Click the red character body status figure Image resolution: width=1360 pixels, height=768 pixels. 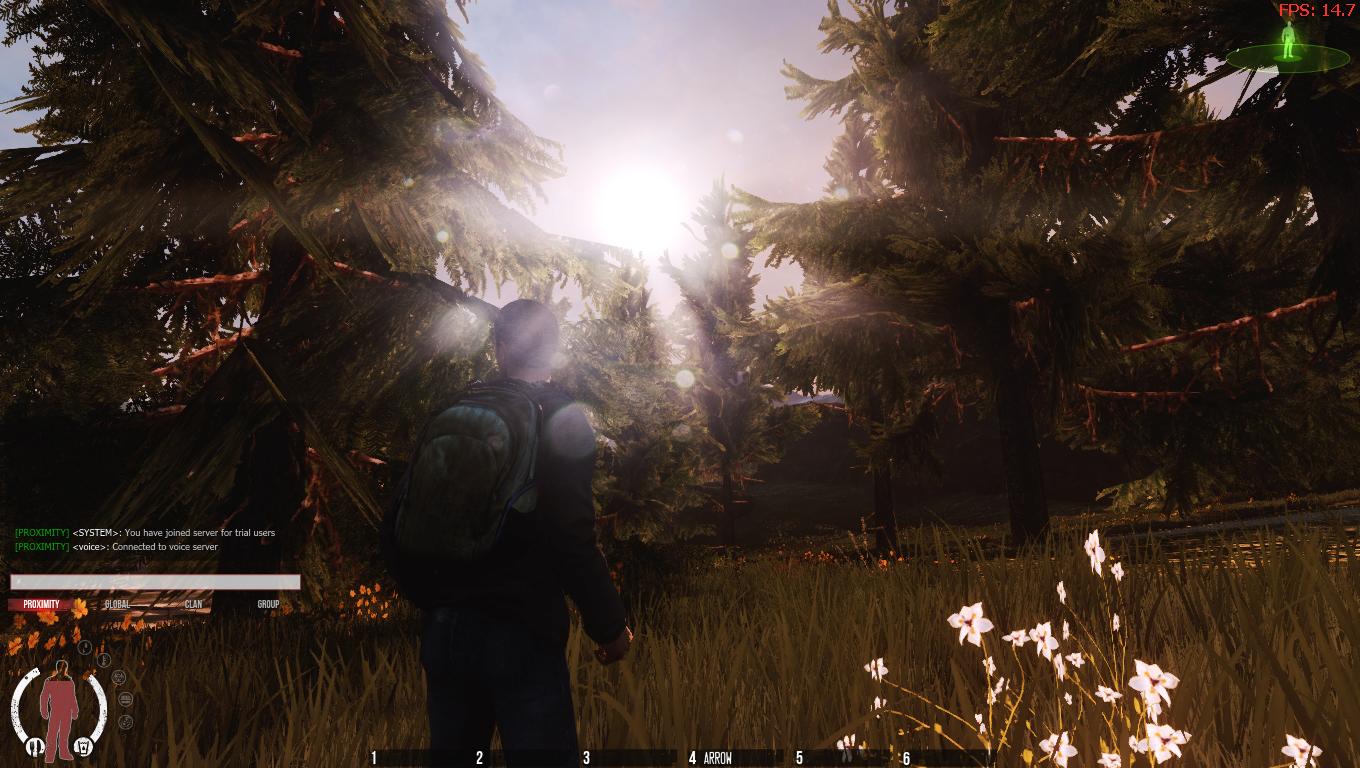(59, 708)
